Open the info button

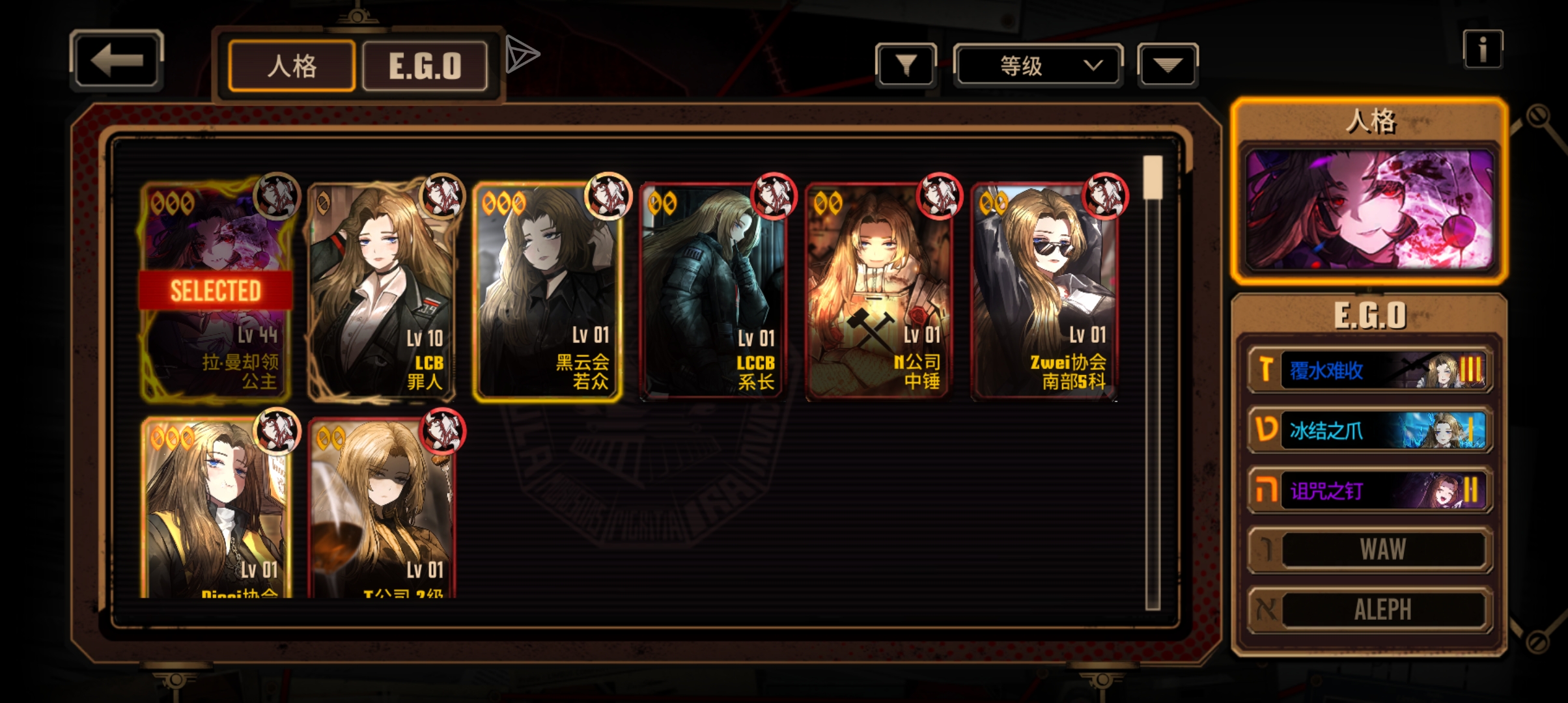coord(1483,49)
